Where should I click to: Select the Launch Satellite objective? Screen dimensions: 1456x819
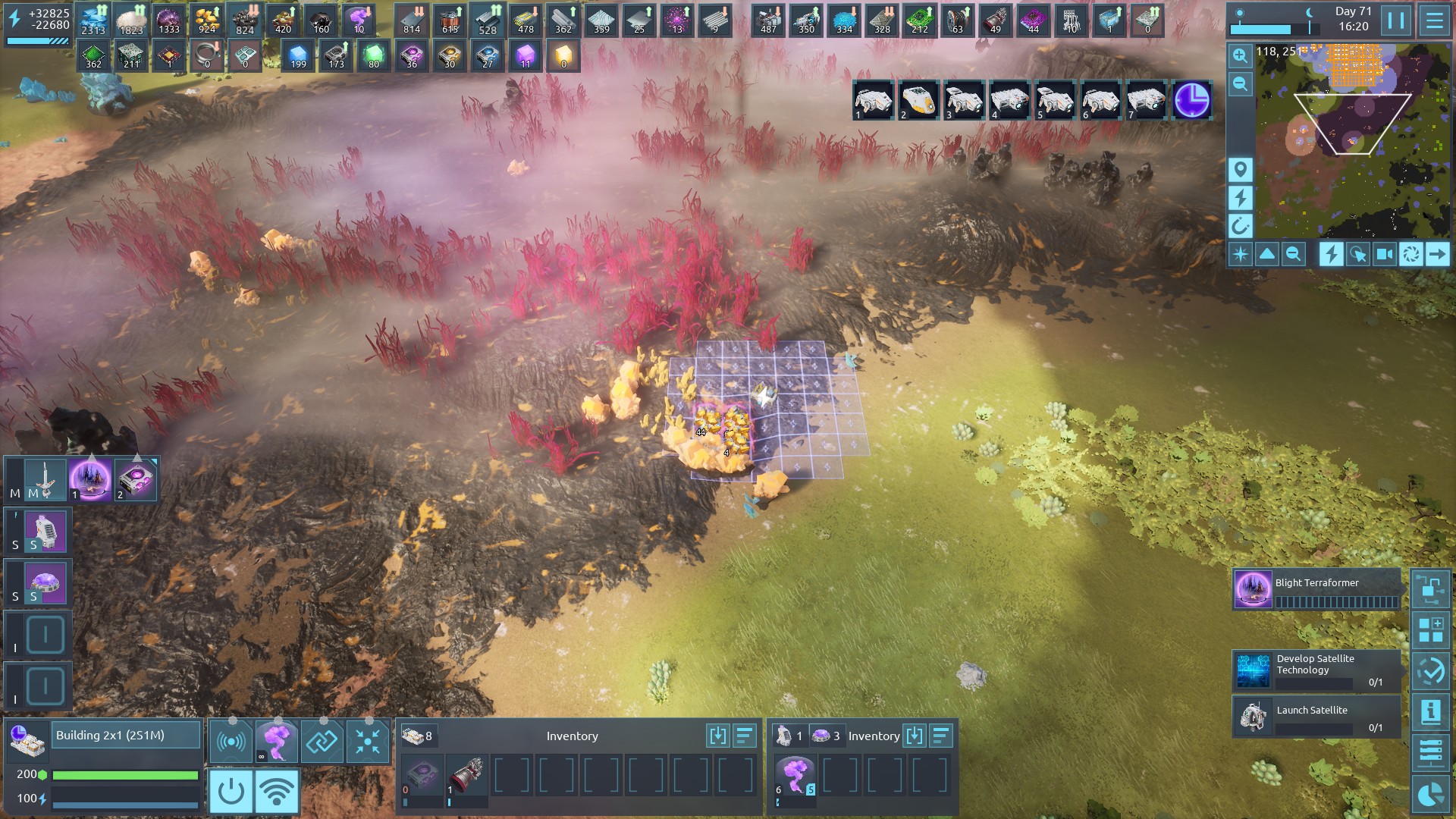pos(1316,717)
